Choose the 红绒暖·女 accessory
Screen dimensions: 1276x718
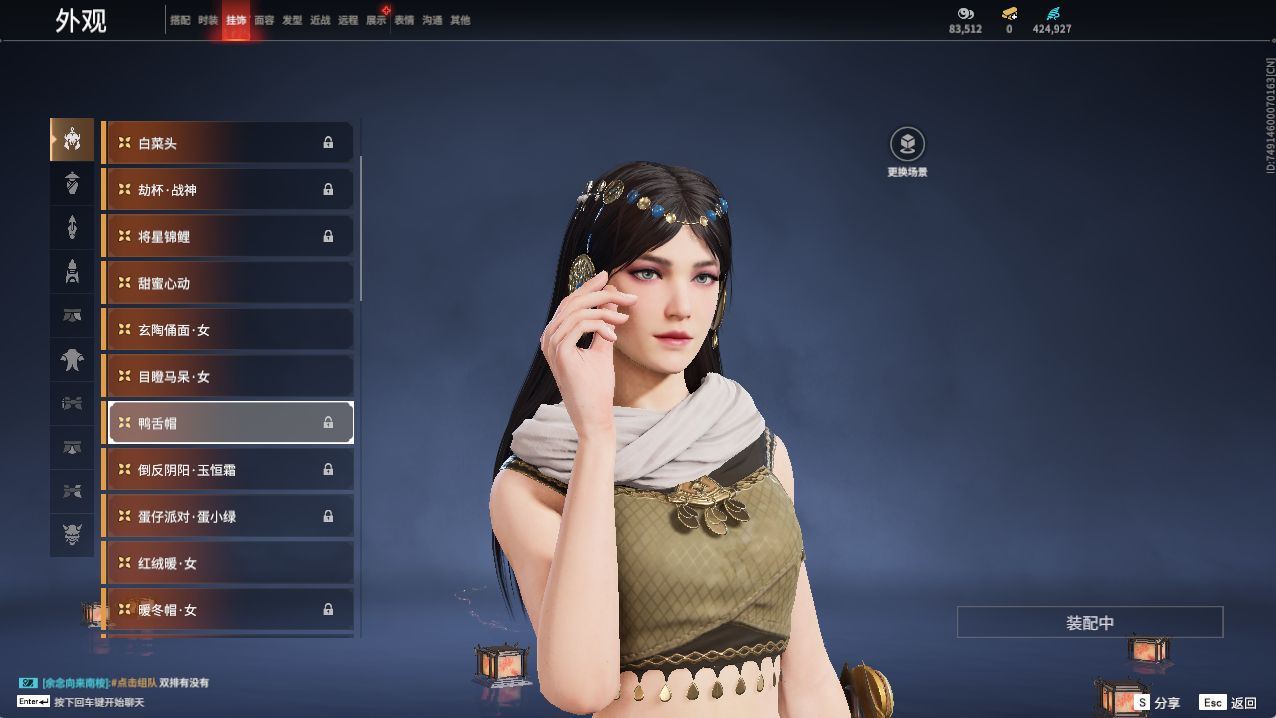click(x=229, y=563)
